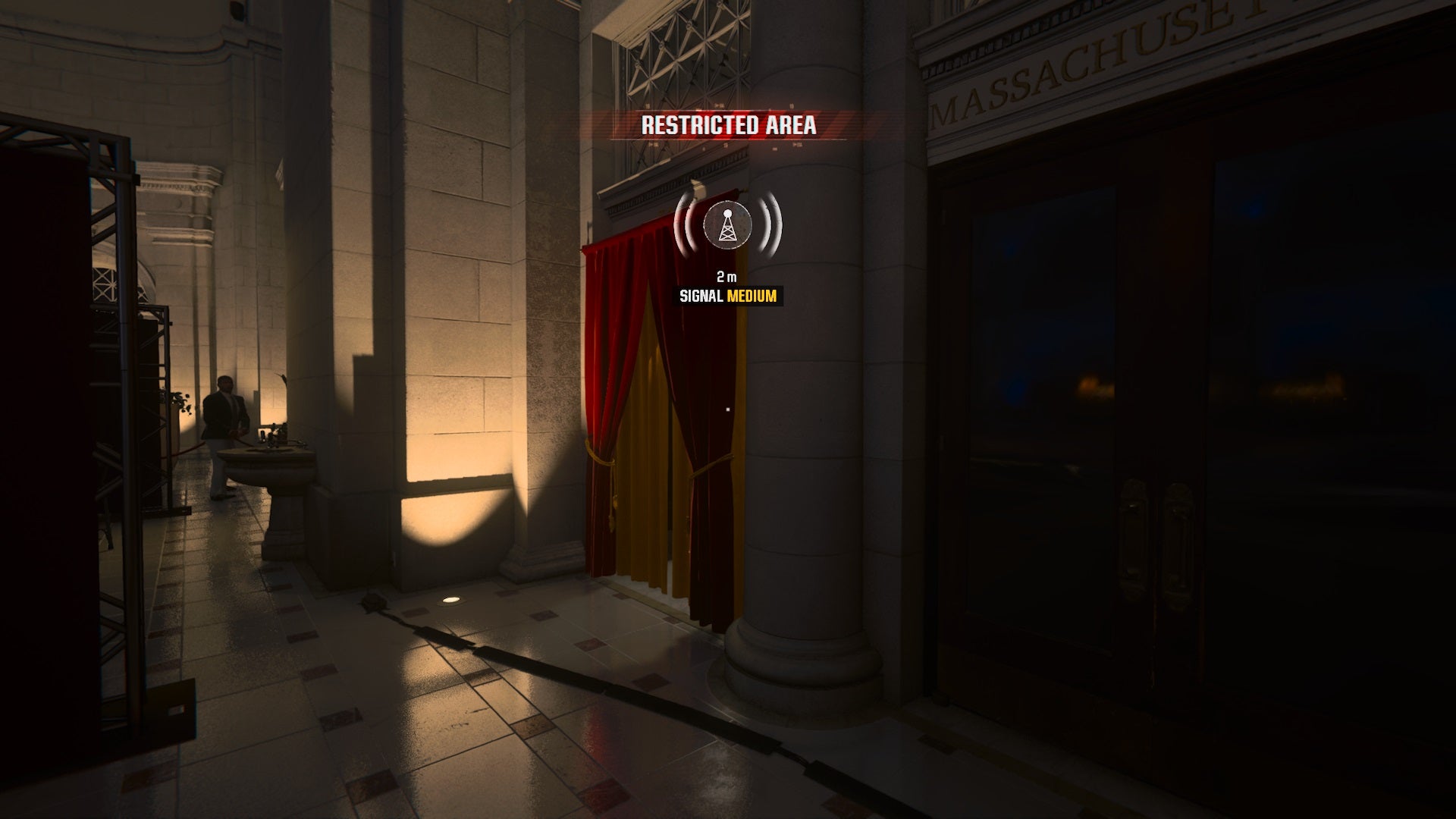Click the 2 m distance readout
The width and height of the screenshot is (1456, 819).
click(726, 278)
